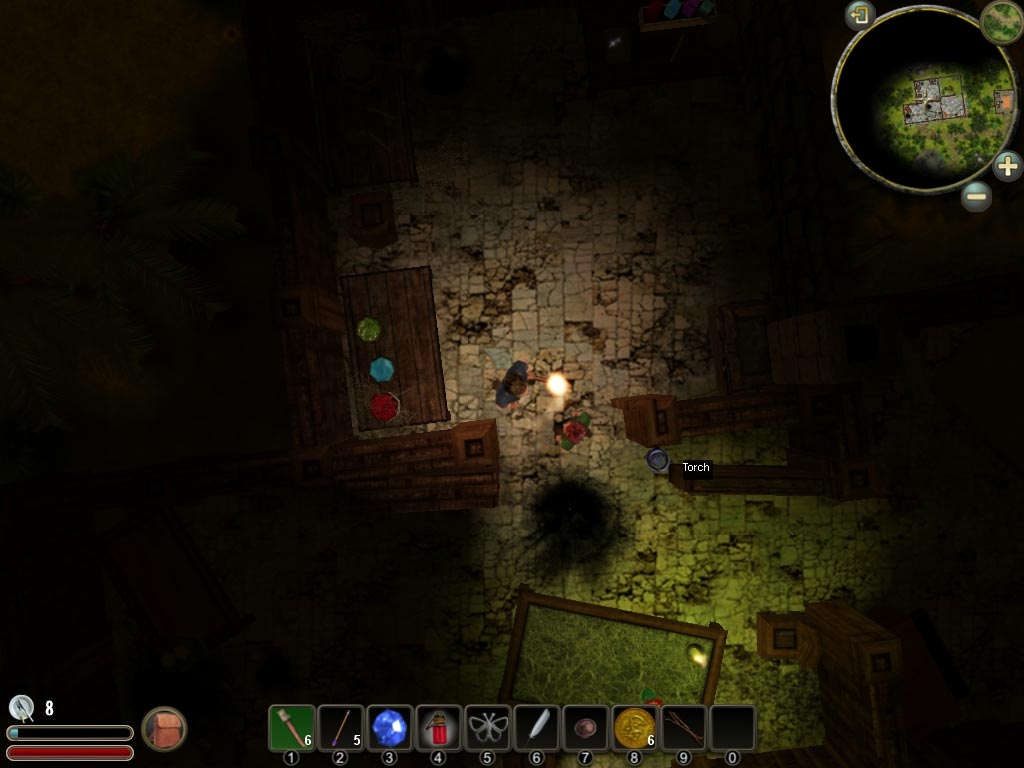Select the blue gem hotbar slot
The image size is (1024, 768).
click(389, 727)
